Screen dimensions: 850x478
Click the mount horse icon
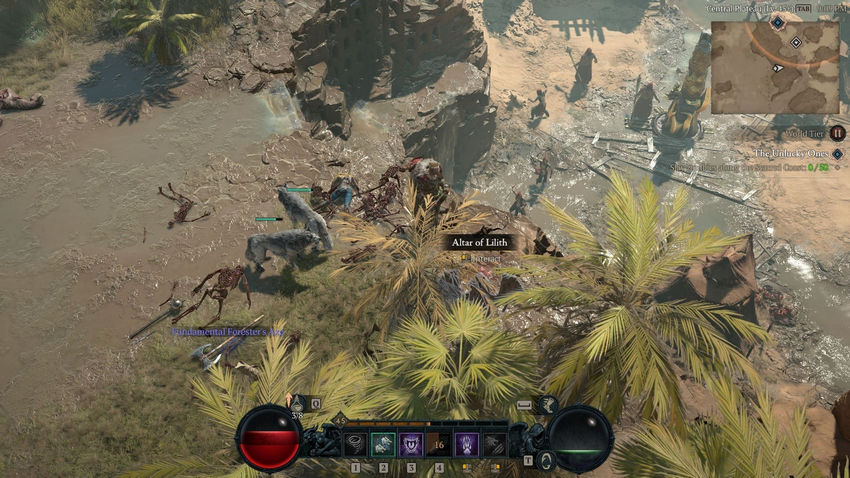point(547,404)
